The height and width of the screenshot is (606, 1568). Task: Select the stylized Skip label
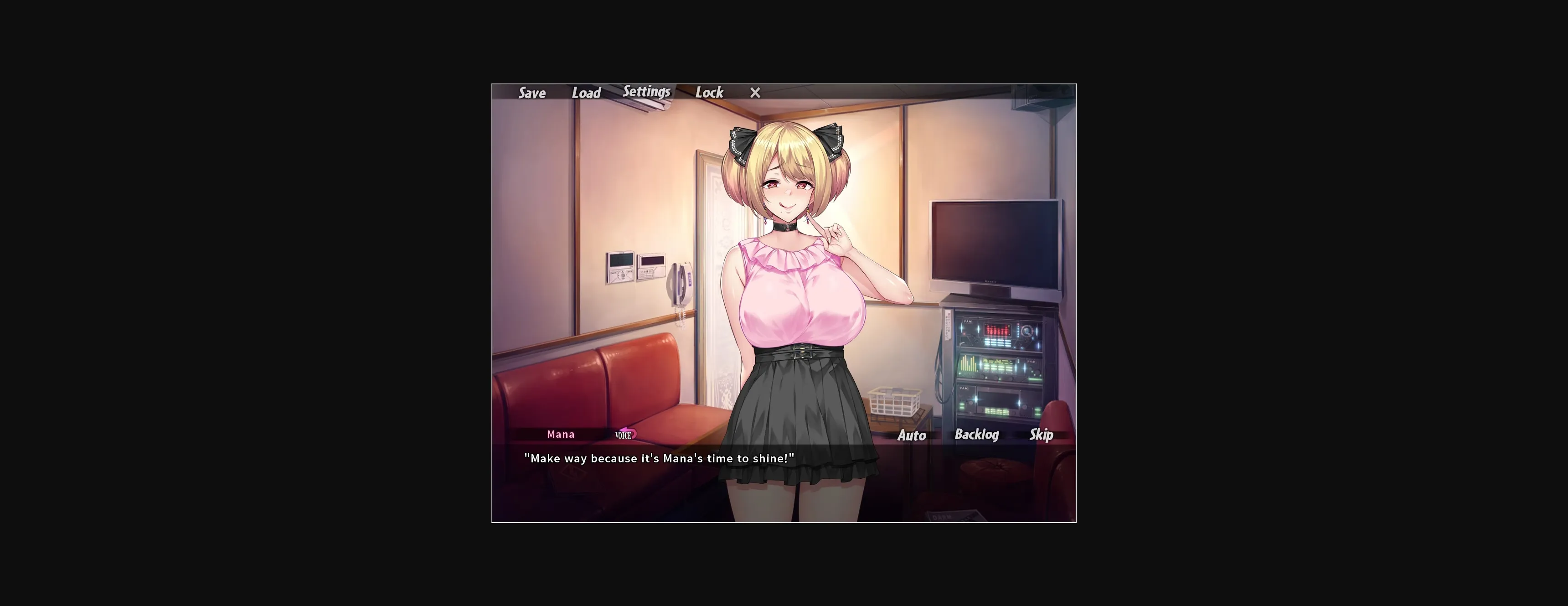1041,435
